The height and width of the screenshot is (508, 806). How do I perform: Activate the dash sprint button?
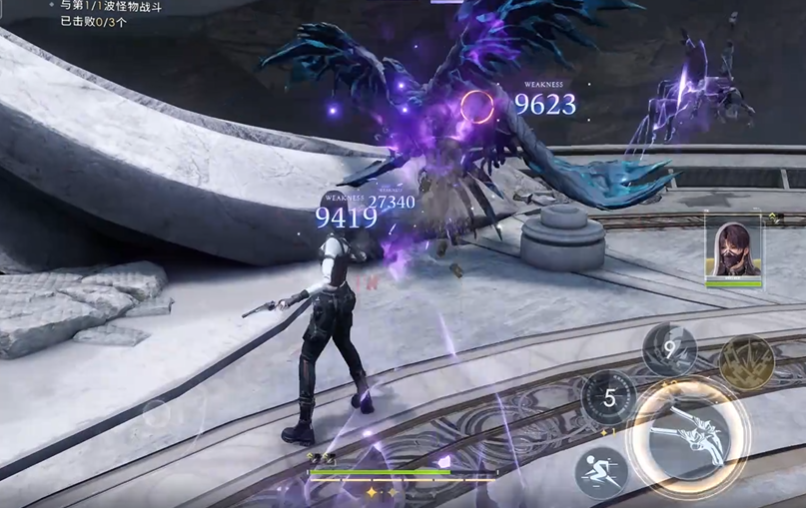click(601, 472)
